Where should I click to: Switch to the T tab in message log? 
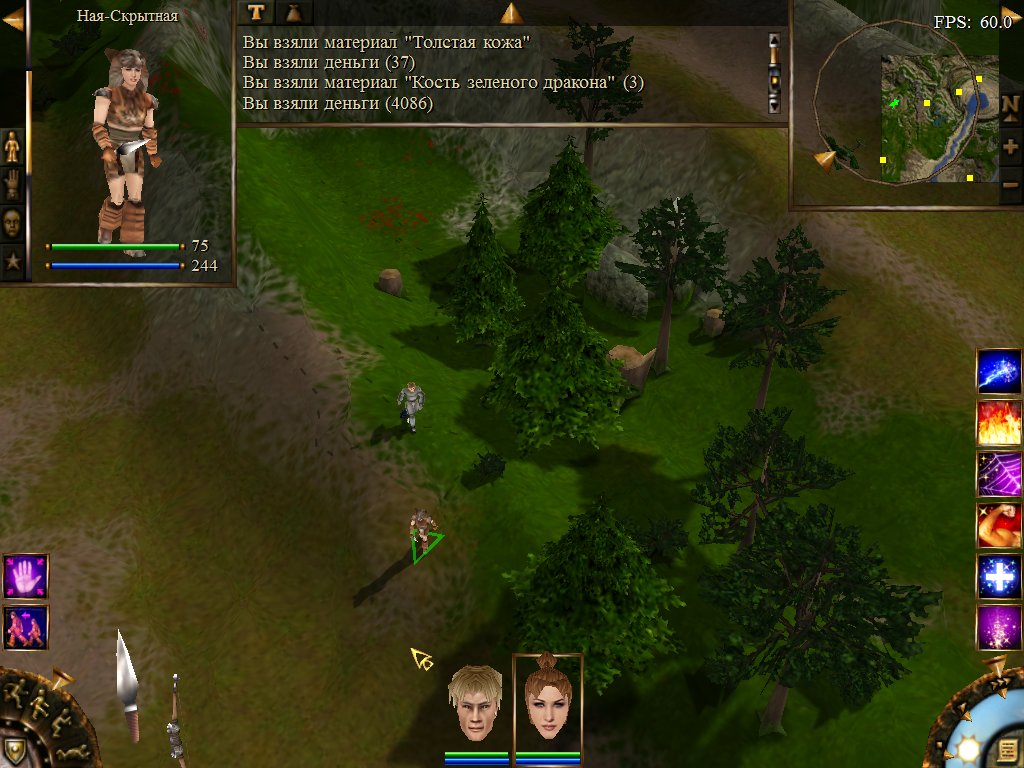257,12
